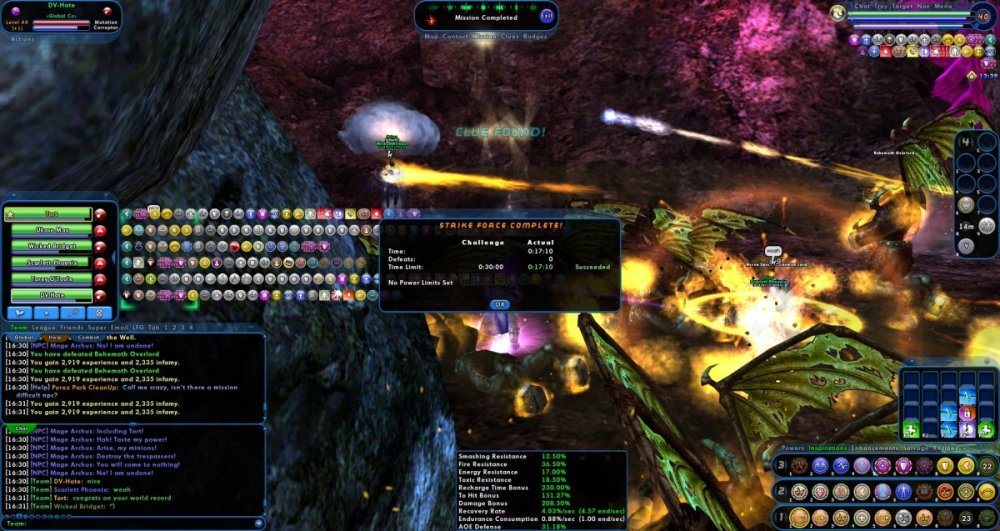
Task: Use the leftmost green cross inspiration
Action: 910,431
